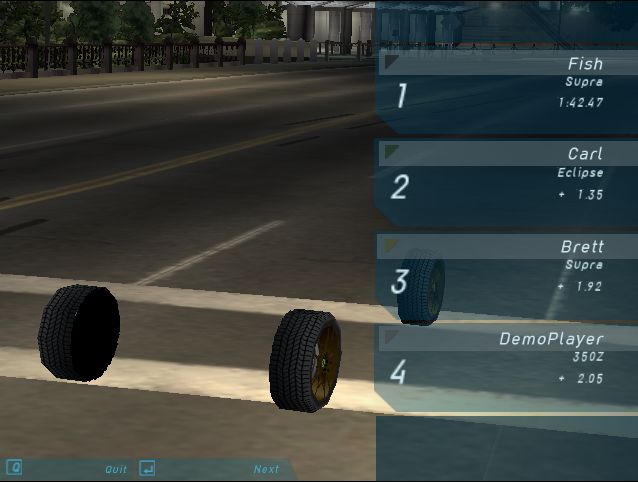Select Fish's first-place result row
The image size is (638, 482).
click(x=507, y=92)
